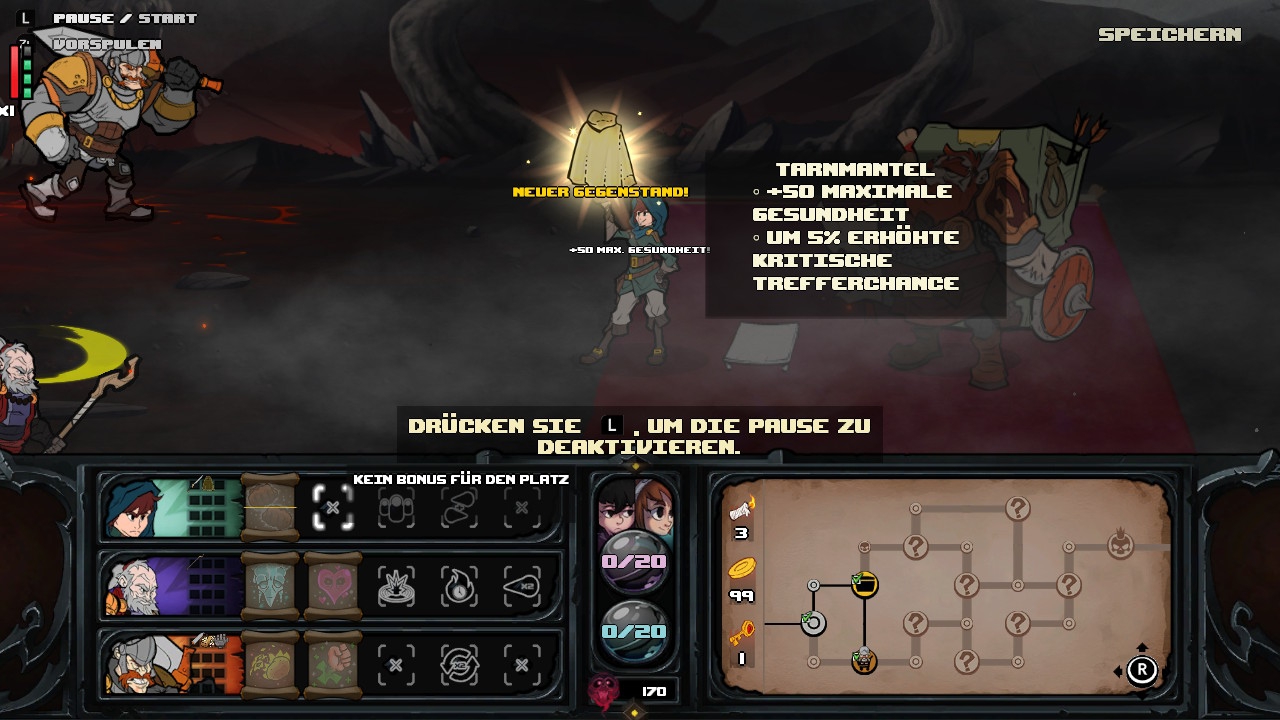Select the checked grey ring start node
1280x720 pixels.
813,624
